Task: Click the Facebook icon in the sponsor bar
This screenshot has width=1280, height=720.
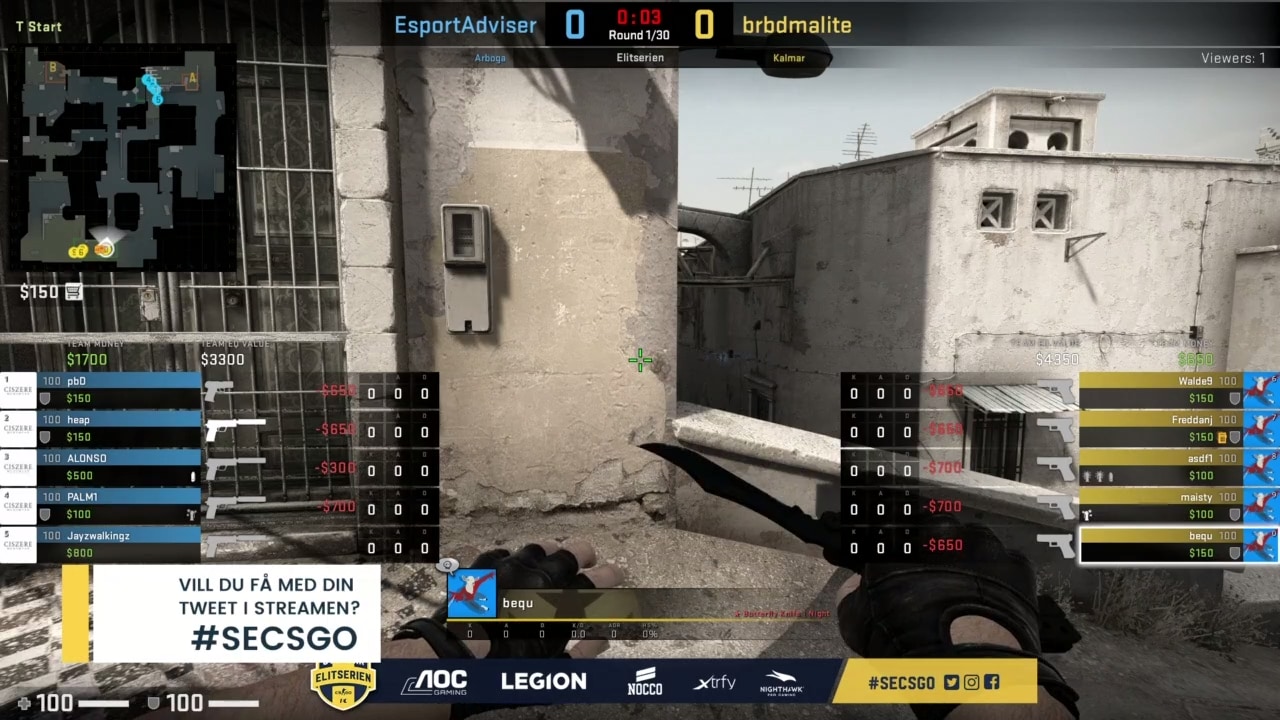Action: coord(991,682)
